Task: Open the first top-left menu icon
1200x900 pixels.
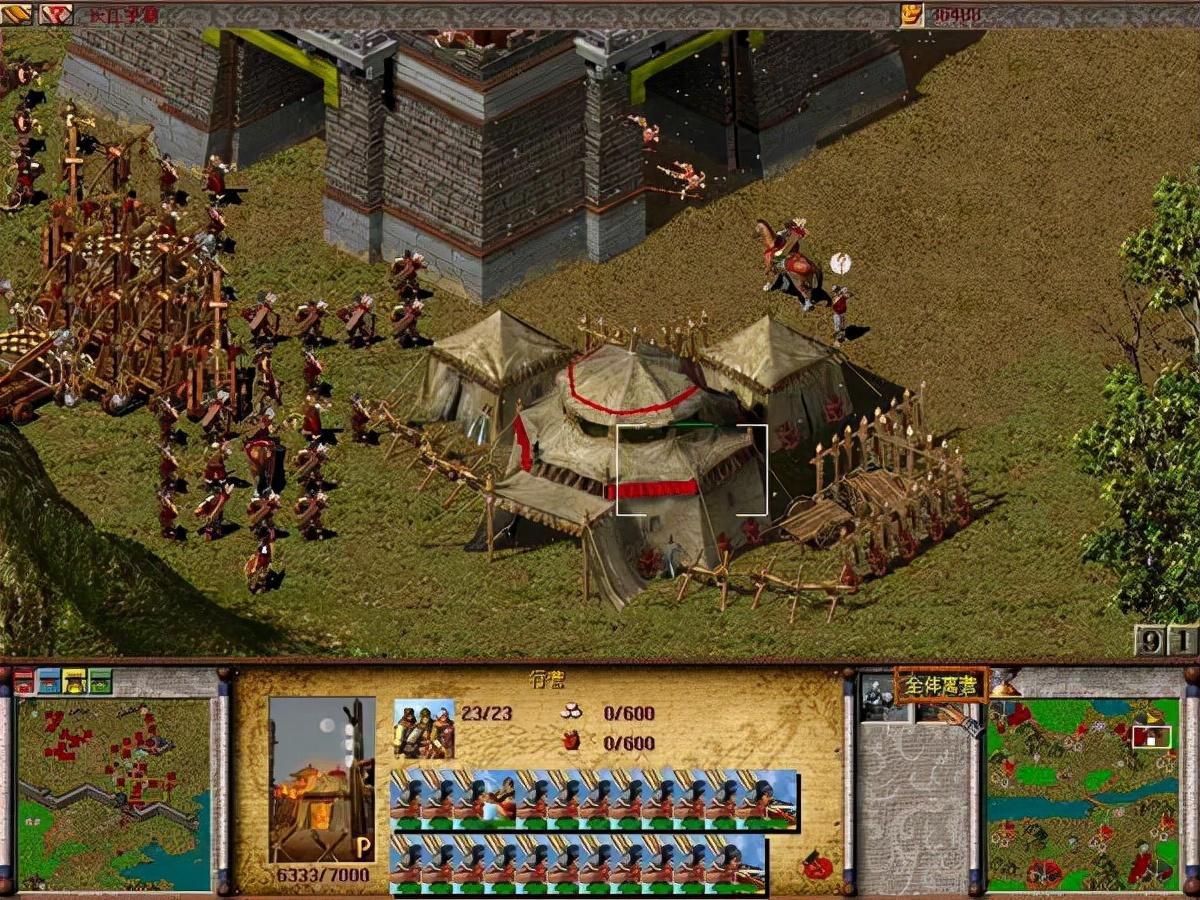Action: pos(17,14)
